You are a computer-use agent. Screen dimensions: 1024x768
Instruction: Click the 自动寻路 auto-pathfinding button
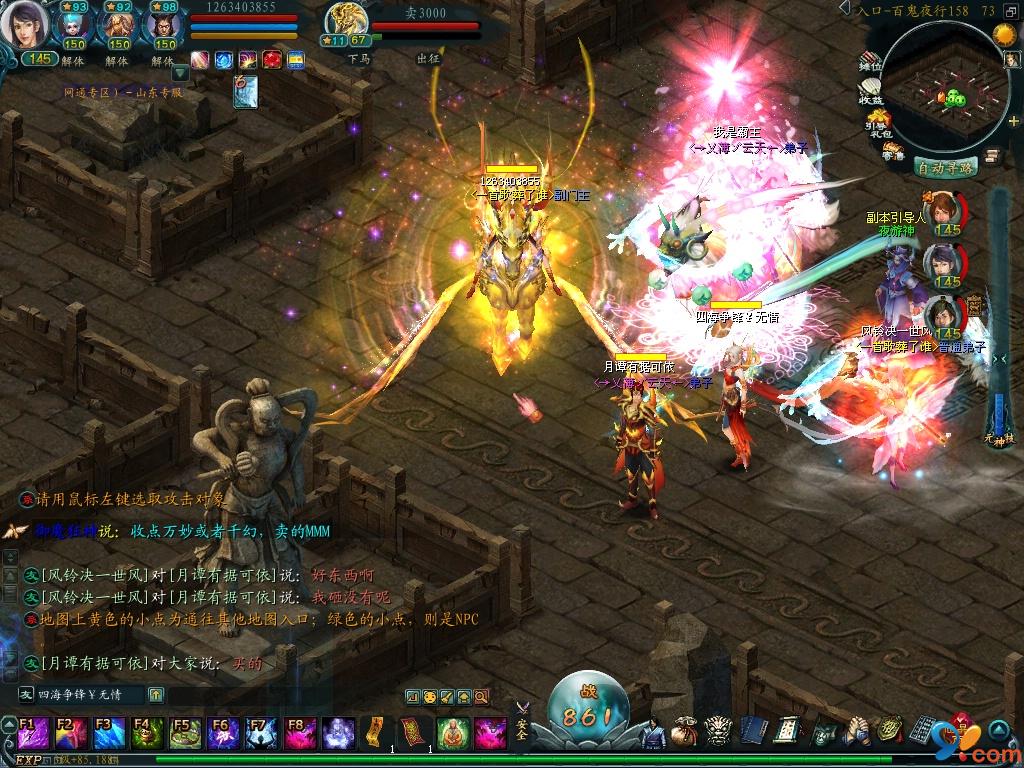tap(945, 168)
